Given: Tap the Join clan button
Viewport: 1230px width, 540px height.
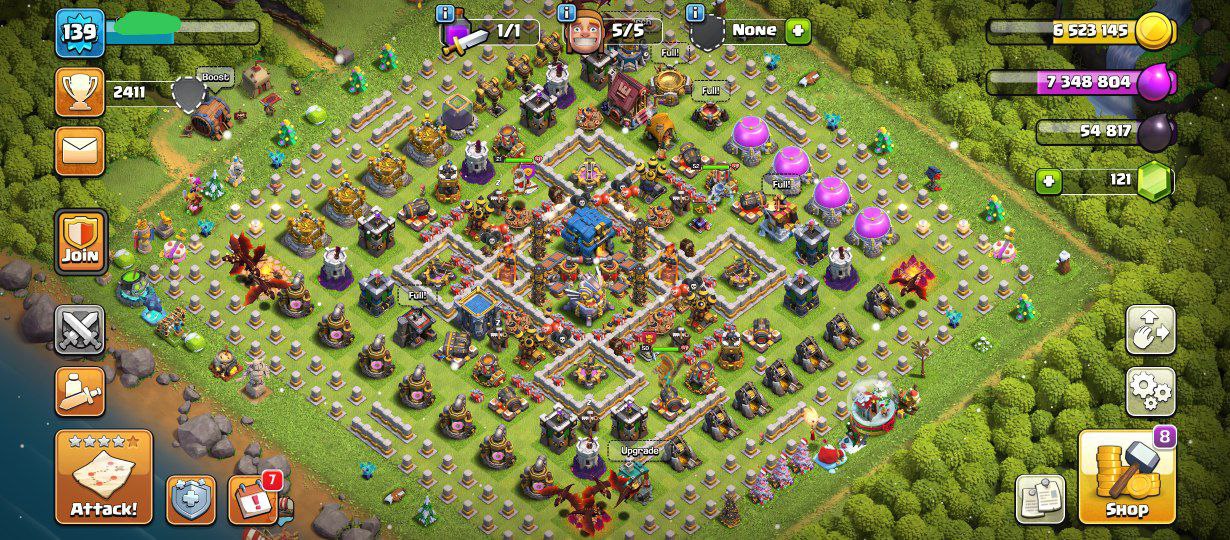Looking at the screenshot, I should [x=80, y=241].
